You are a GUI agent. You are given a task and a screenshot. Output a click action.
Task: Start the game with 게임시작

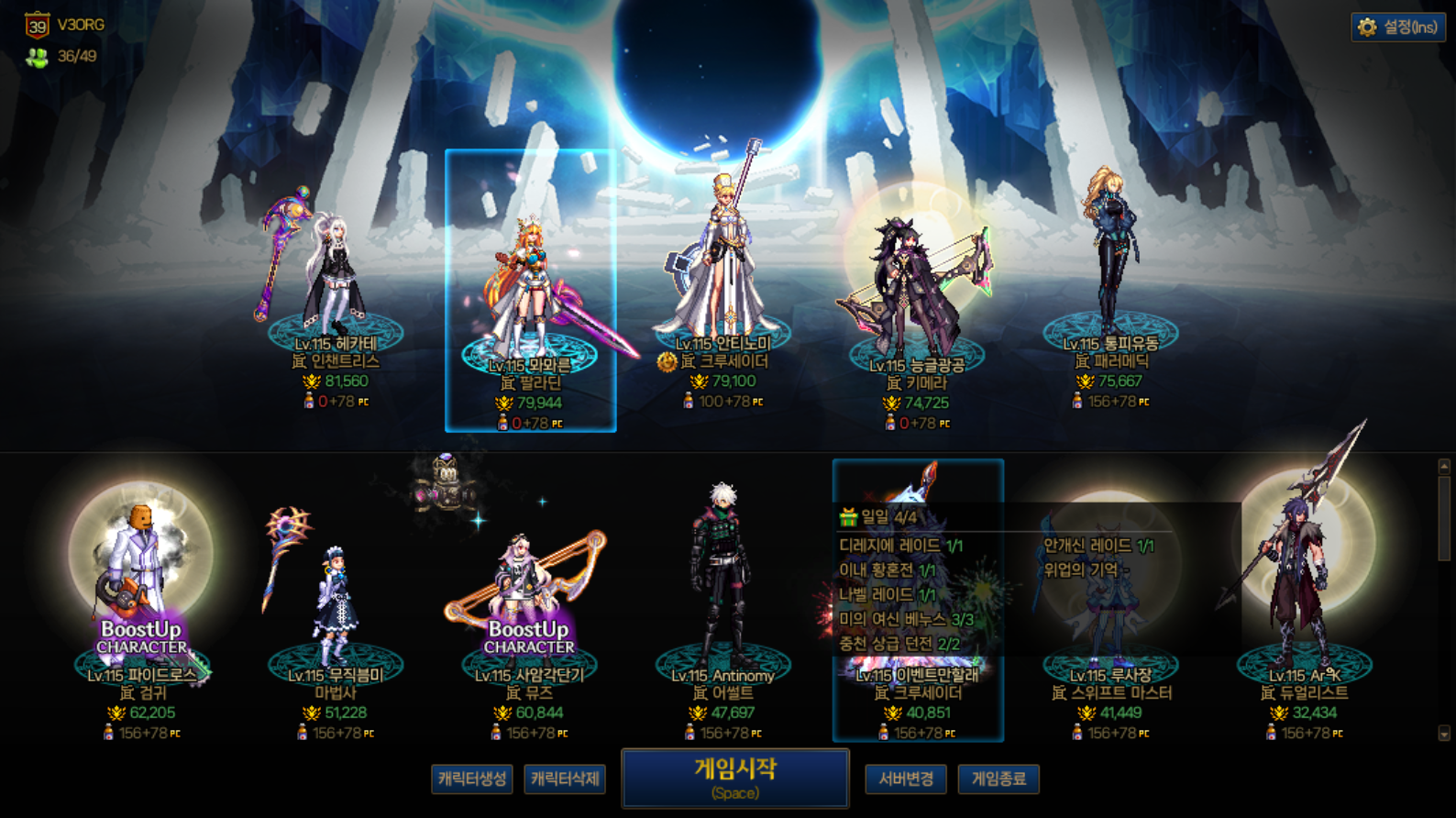[734, 778]
